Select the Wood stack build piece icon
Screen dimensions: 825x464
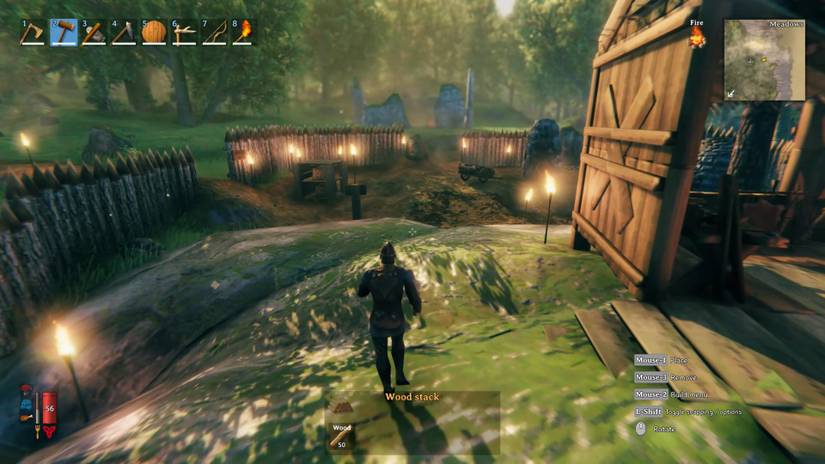click(x=341, y=408)
